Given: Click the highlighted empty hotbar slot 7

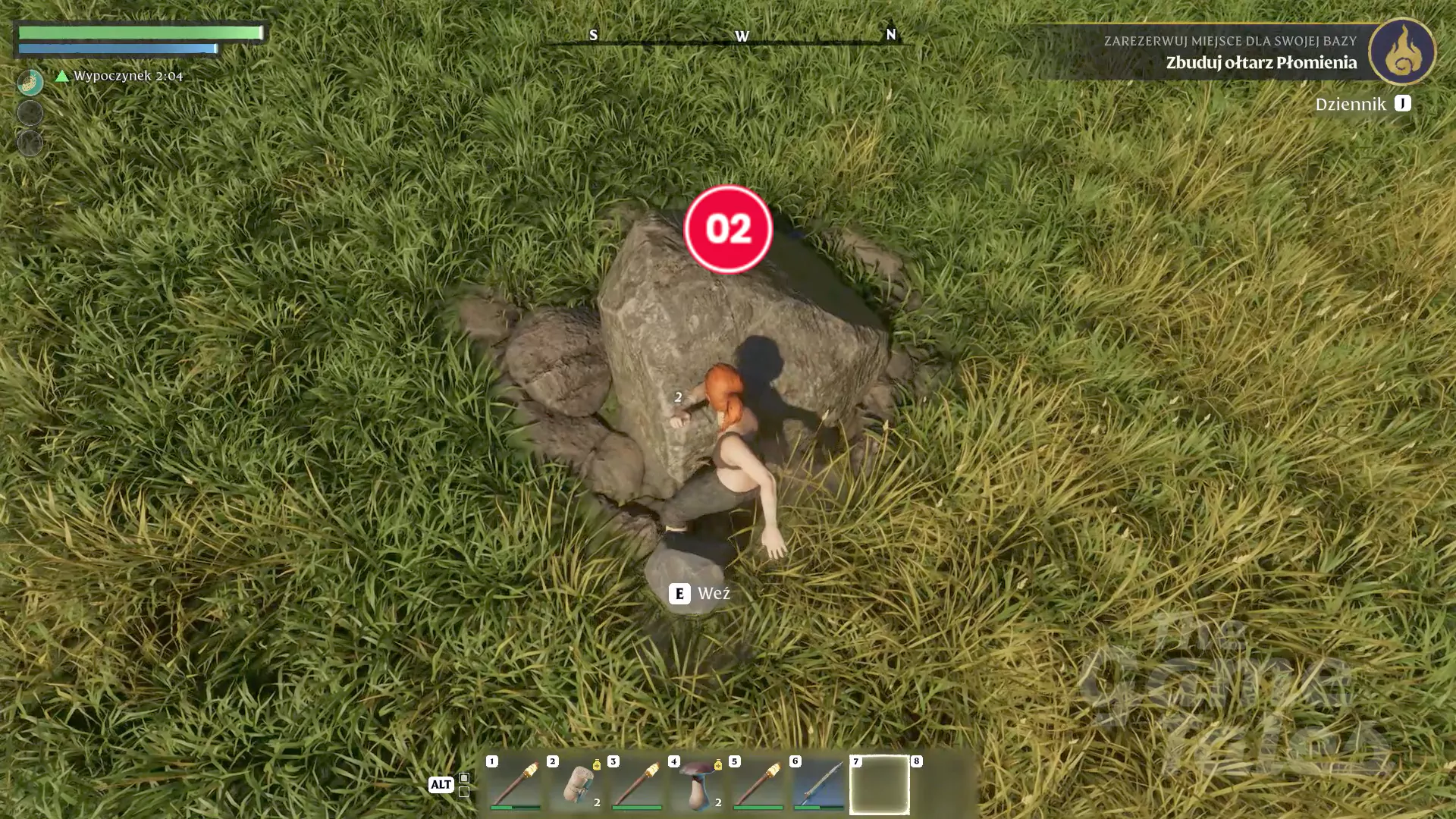Looking at the screenshot, I should [880, 784].
